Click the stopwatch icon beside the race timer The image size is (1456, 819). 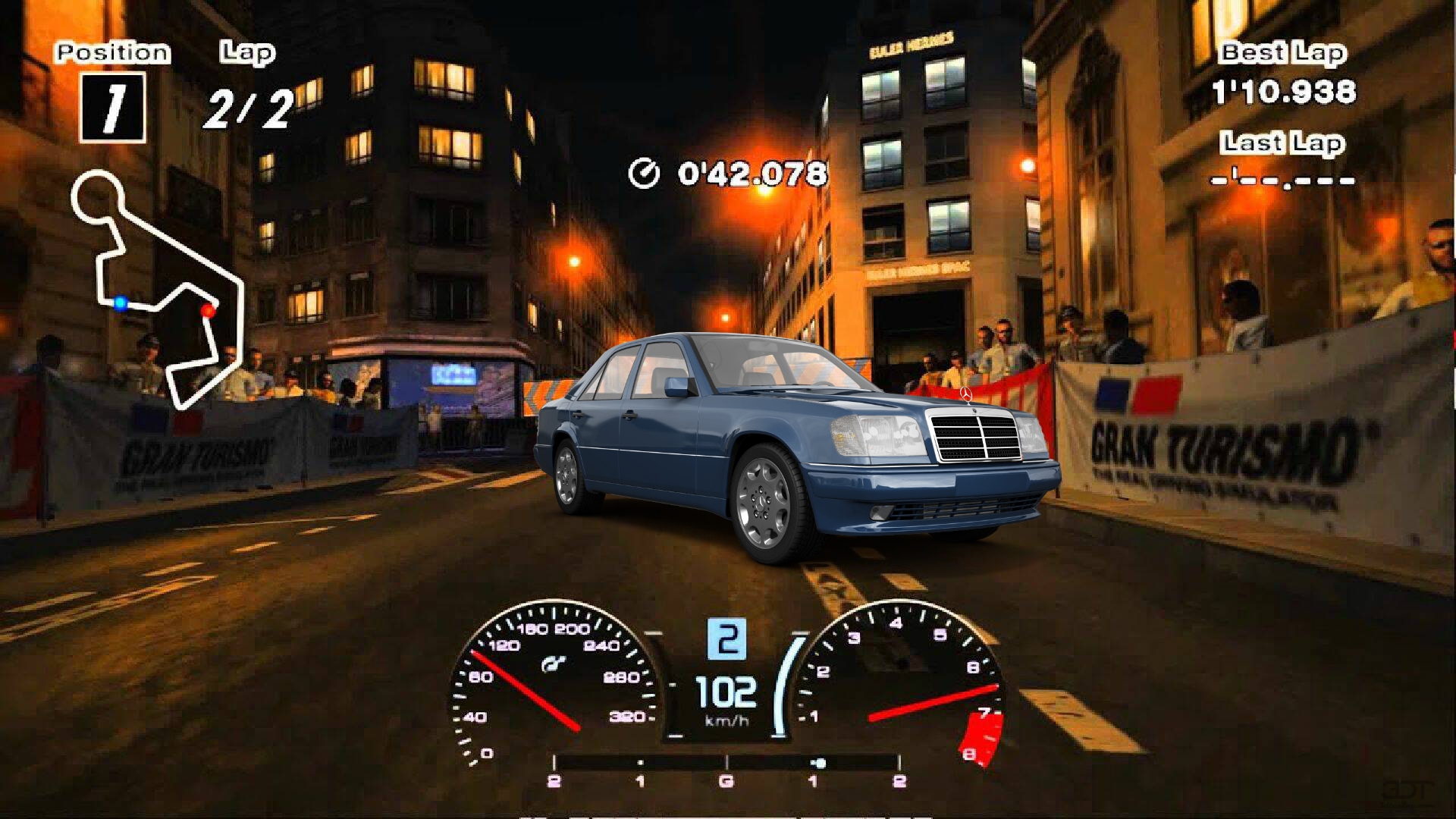pyautogui.click(x=644, y=174)
